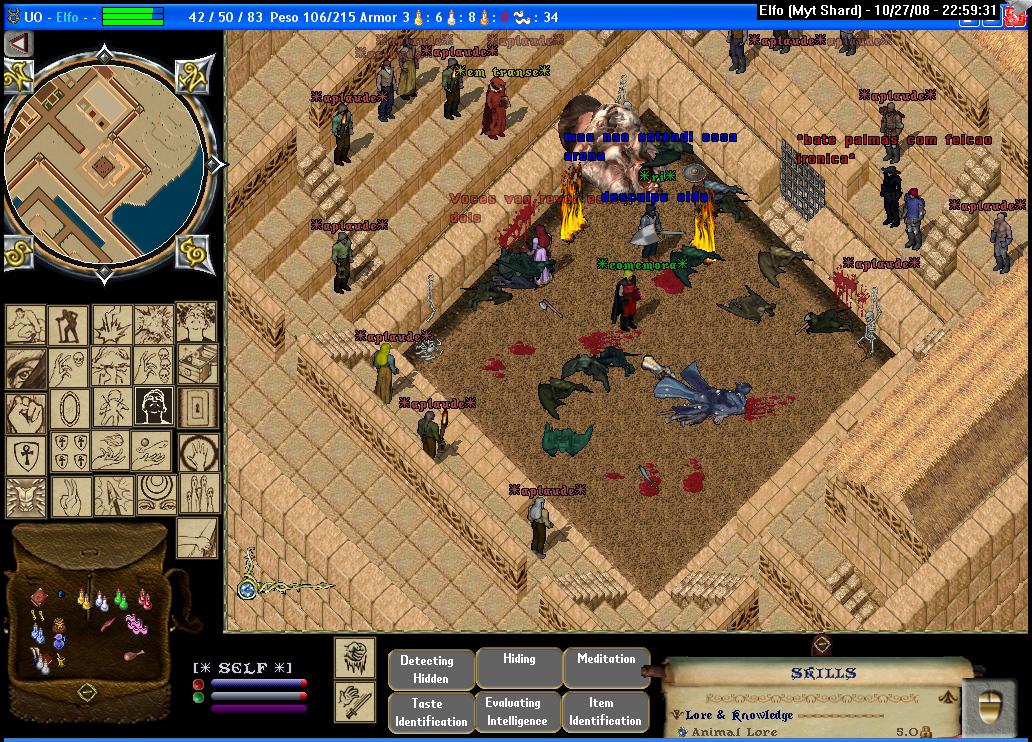
Task: Activate the ankh shield icon
Action: 25,454
